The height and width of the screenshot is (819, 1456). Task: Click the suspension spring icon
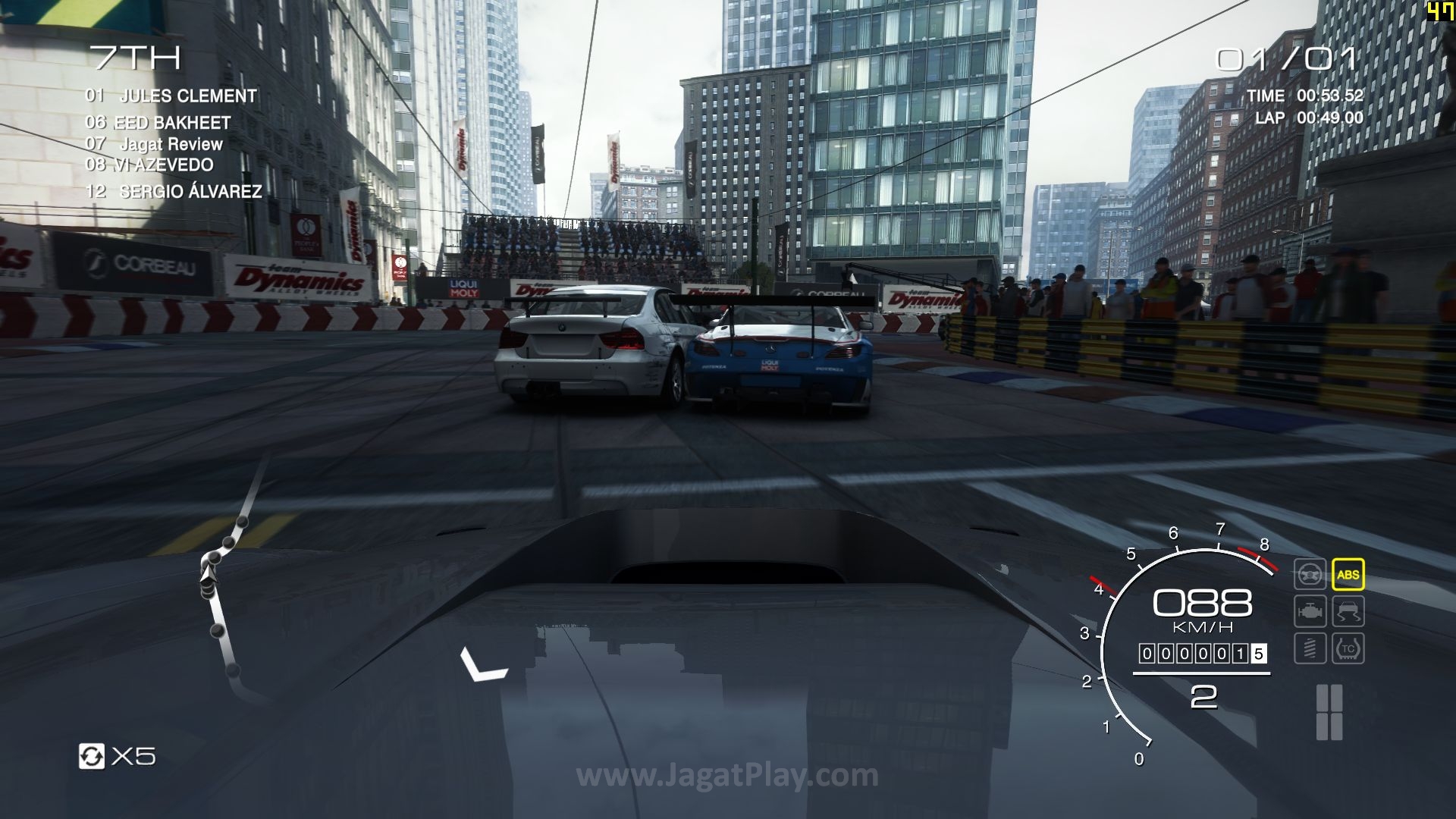(1310, 648)
